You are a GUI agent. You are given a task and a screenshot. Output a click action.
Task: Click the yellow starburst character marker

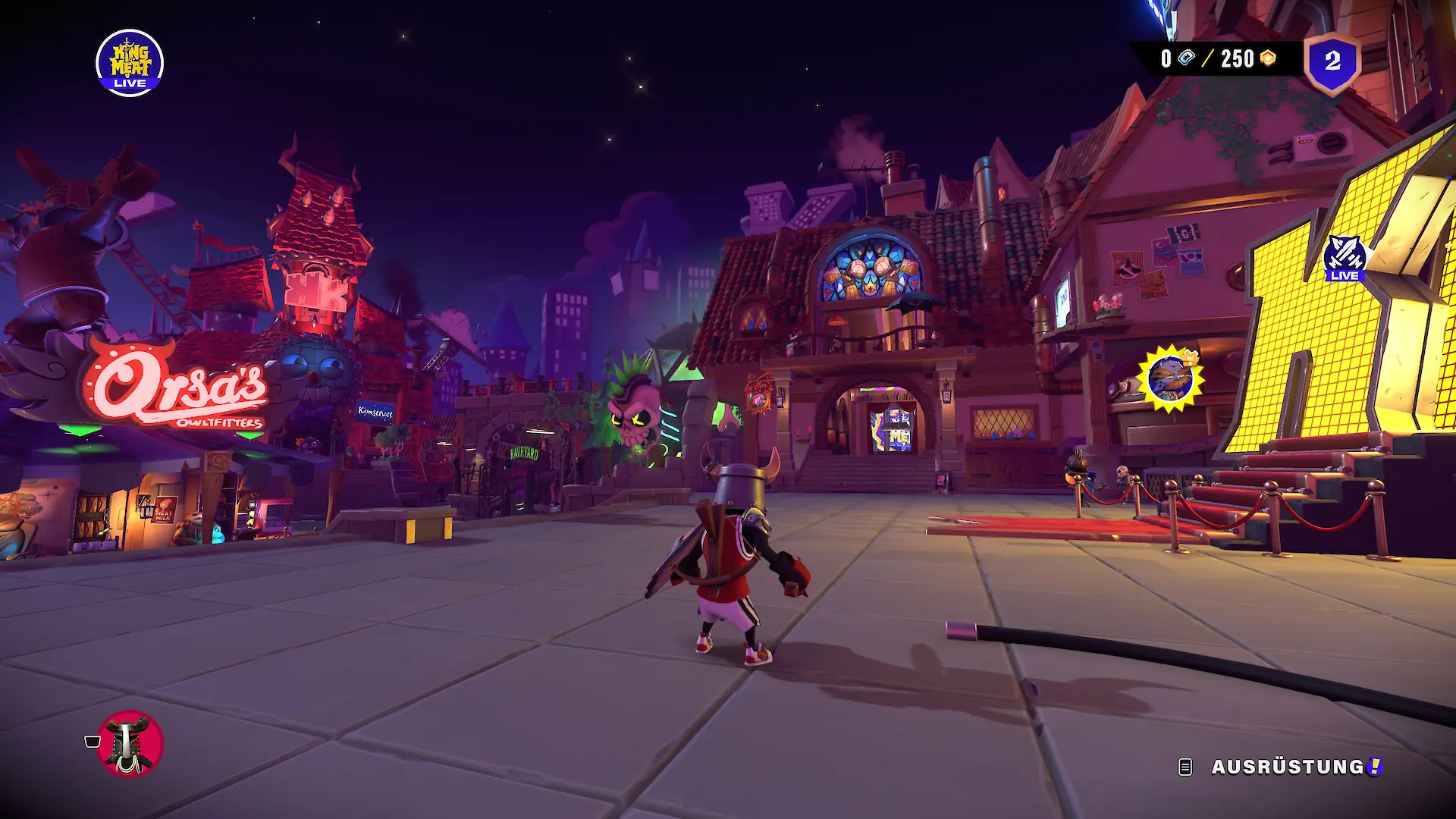pyautogui.click(x=1170, y=378)
